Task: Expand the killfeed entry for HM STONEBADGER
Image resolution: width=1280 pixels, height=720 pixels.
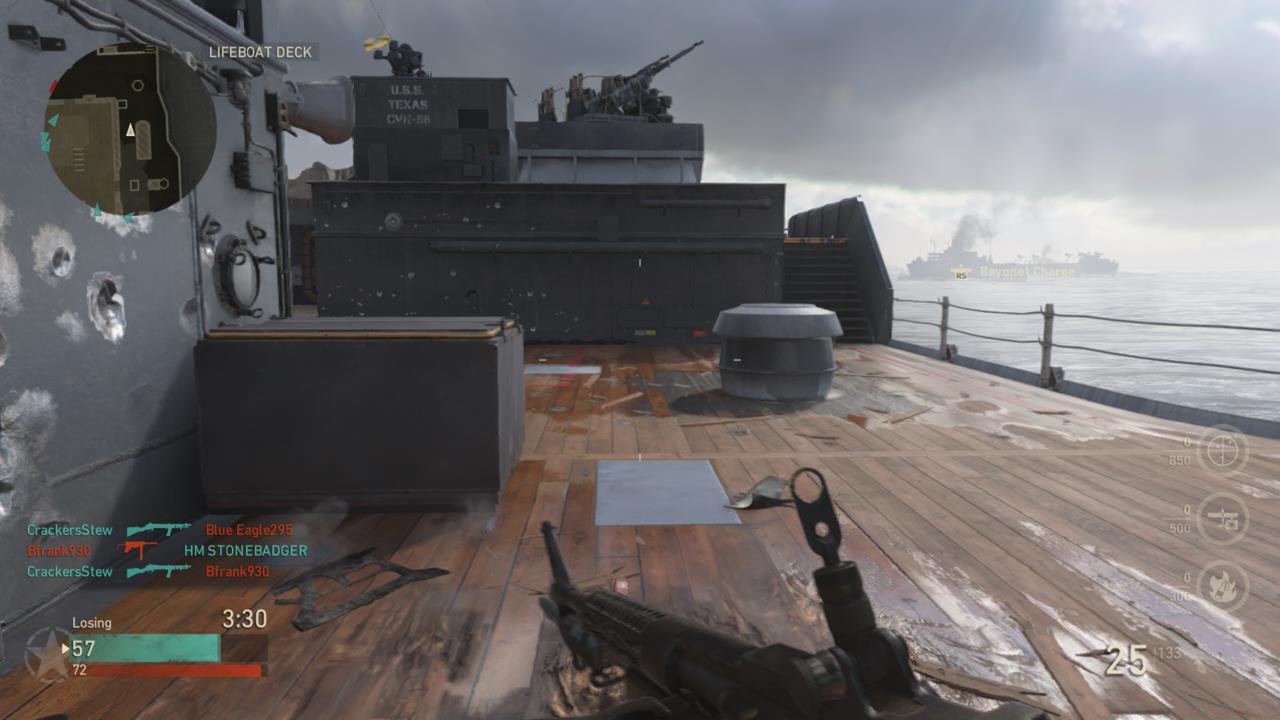Action: click(245, 548)
